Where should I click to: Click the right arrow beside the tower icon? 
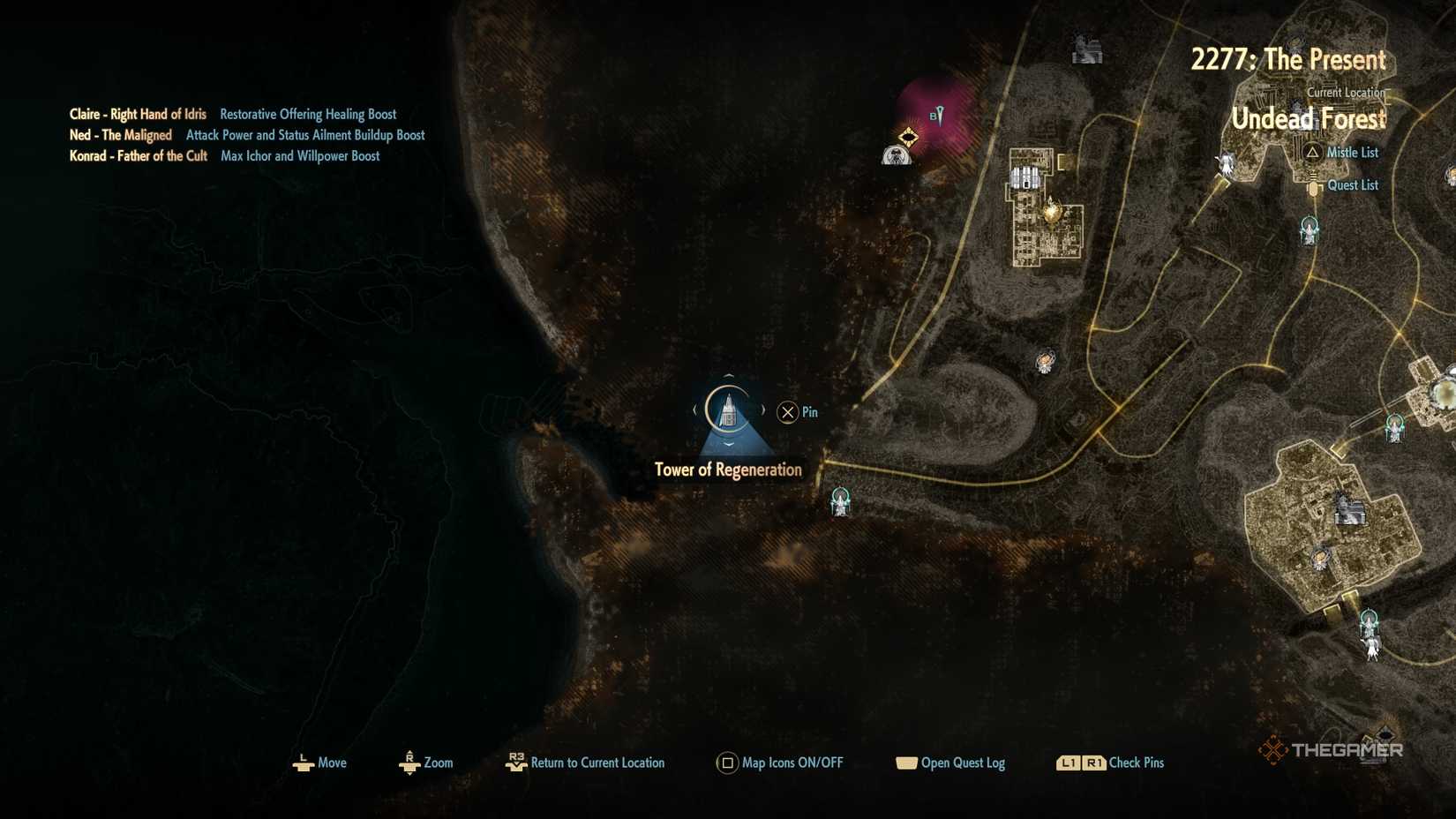[x=762, y=409]
